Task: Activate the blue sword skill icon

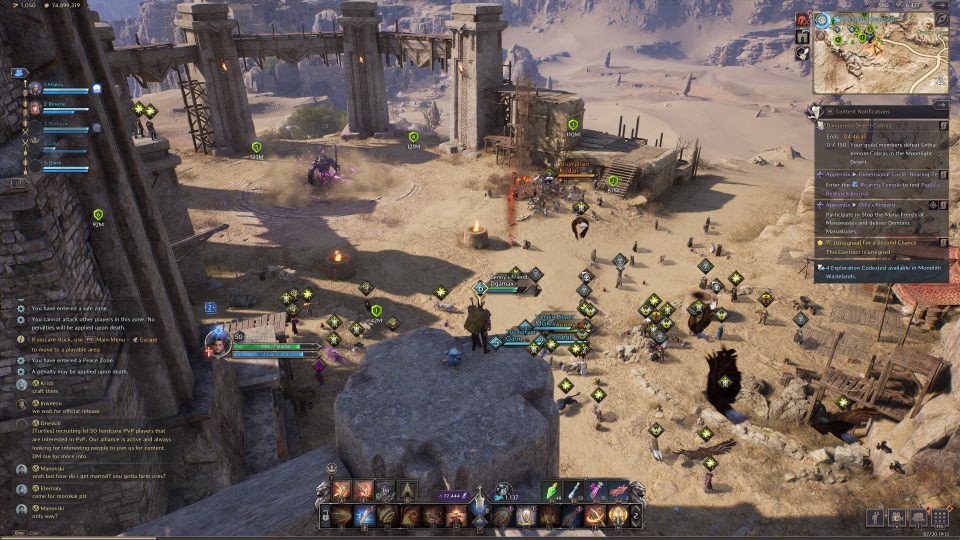Action: (364, 516)
